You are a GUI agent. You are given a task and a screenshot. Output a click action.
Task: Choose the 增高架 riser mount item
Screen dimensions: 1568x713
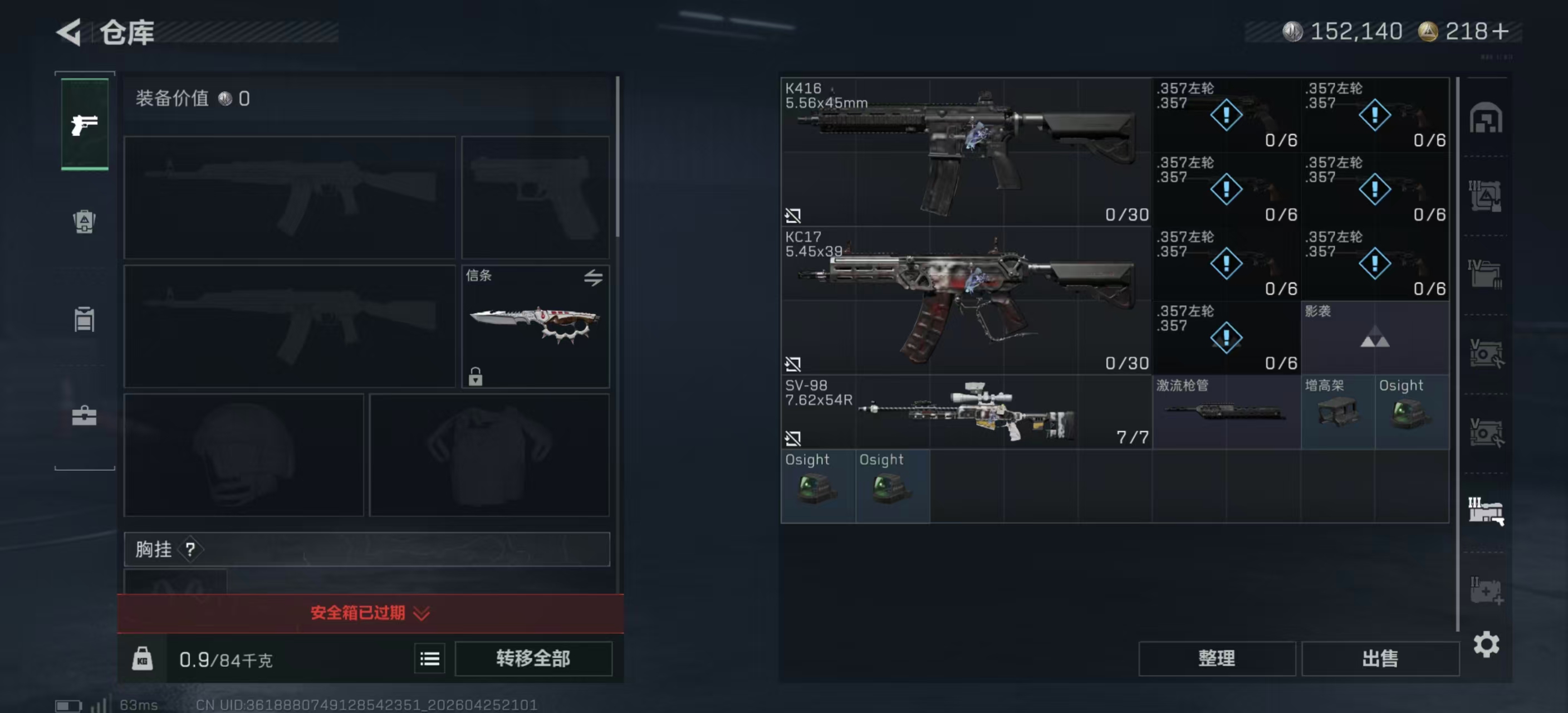click(x=1337, y=412)
